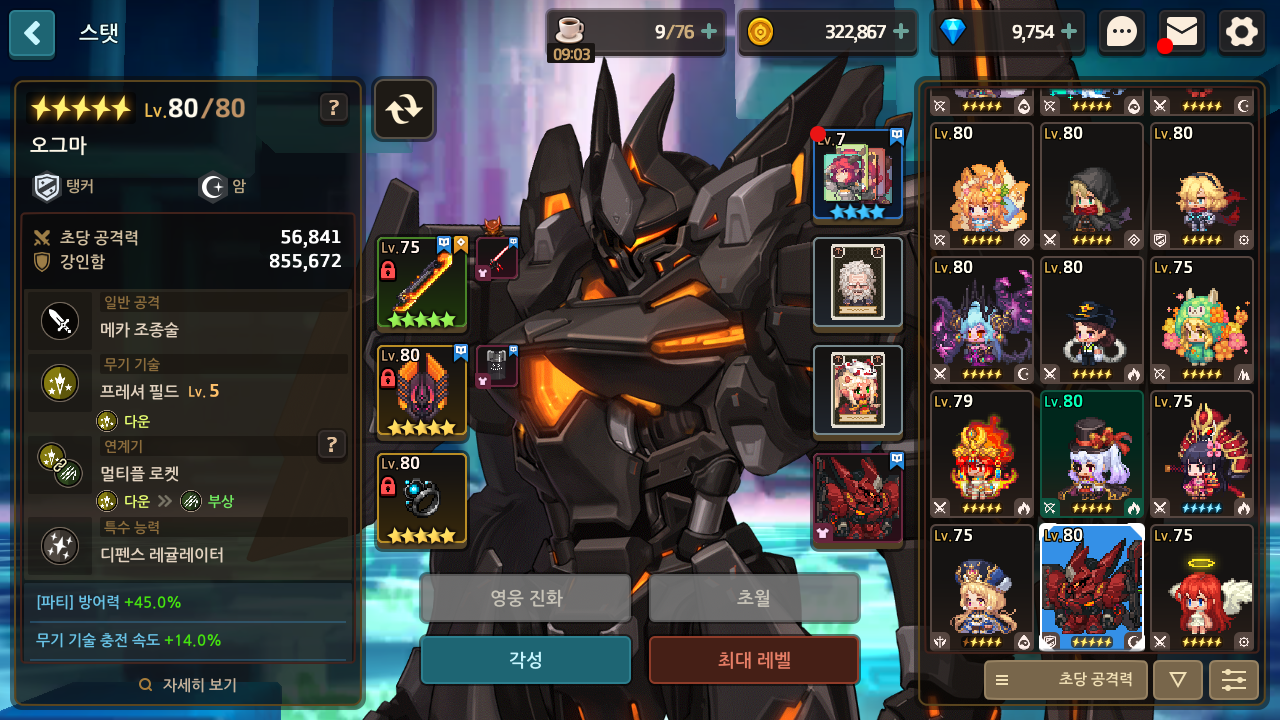Add more blue gems

point(1069,32)
